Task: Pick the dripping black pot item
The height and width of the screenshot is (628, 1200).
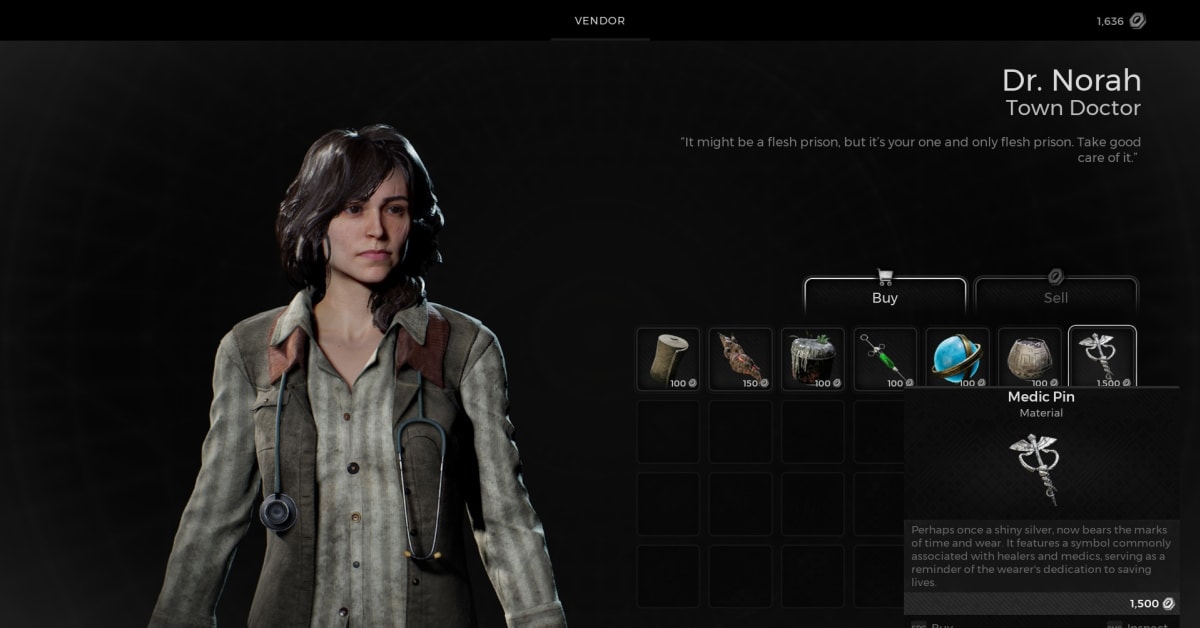Action: point(813,358)
